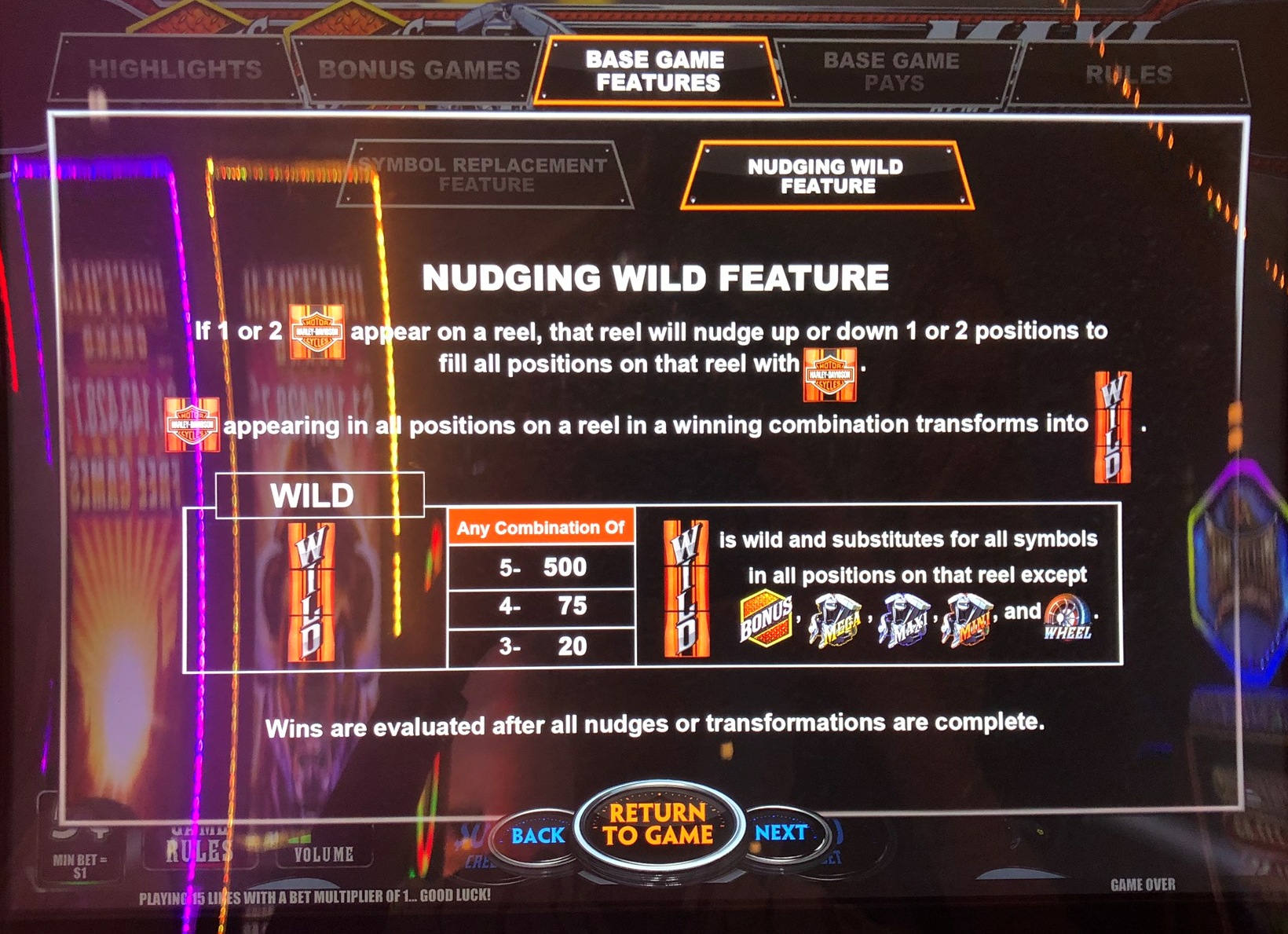This screenshot has height=934, width=1288.
Task: Select the Nudging Wild Feature sub-tab
Action: 826,176
